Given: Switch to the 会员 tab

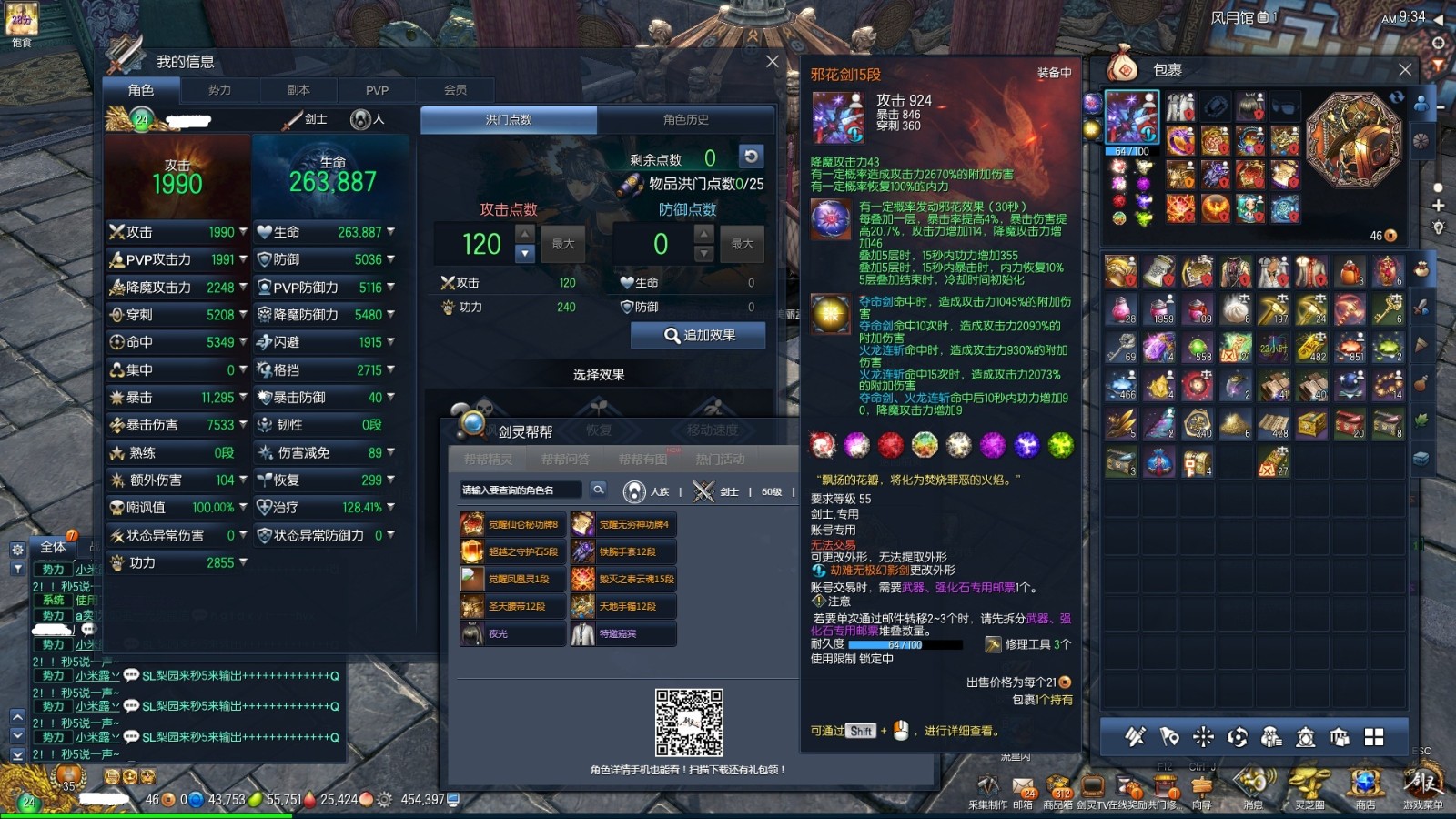Looking at the screenshot, I should (x=456, y=90).
